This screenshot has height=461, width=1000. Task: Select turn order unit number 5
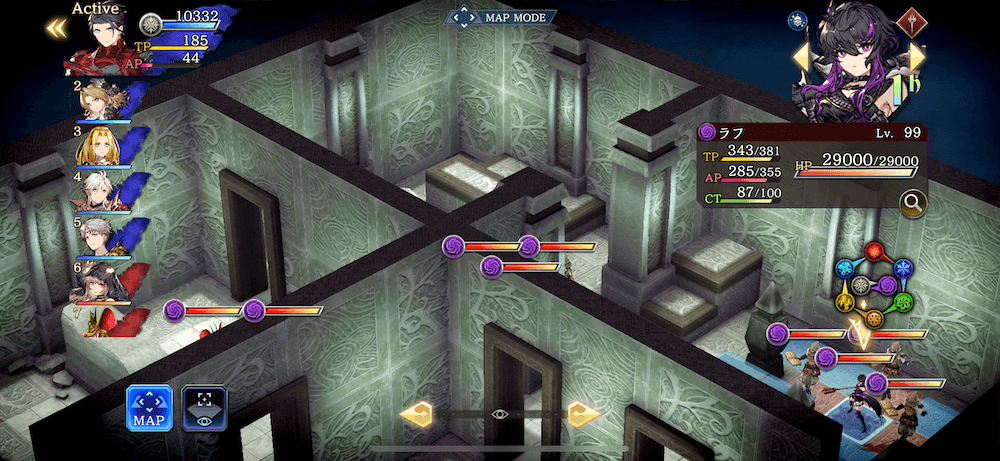(x=103, y=236)
